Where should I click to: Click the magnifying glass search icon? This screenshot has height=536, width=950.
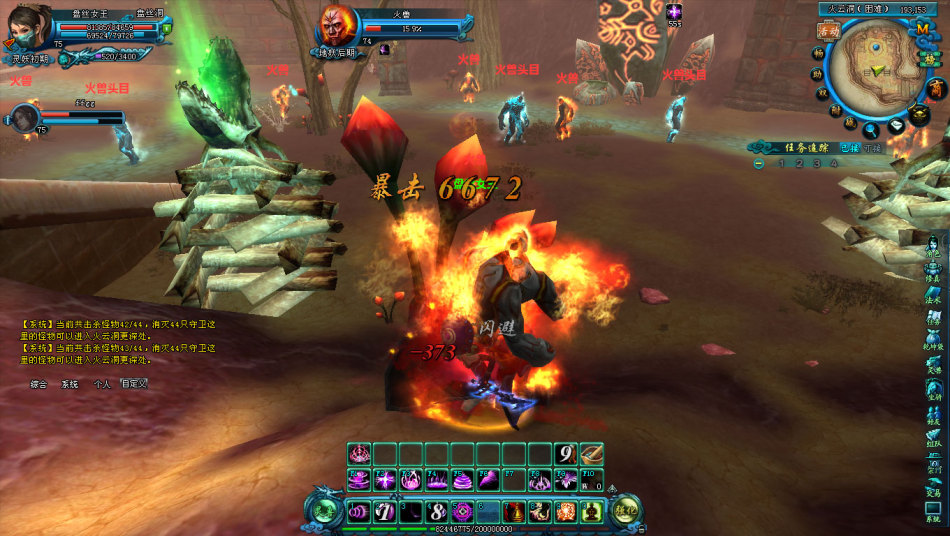(x=872, y=128)
